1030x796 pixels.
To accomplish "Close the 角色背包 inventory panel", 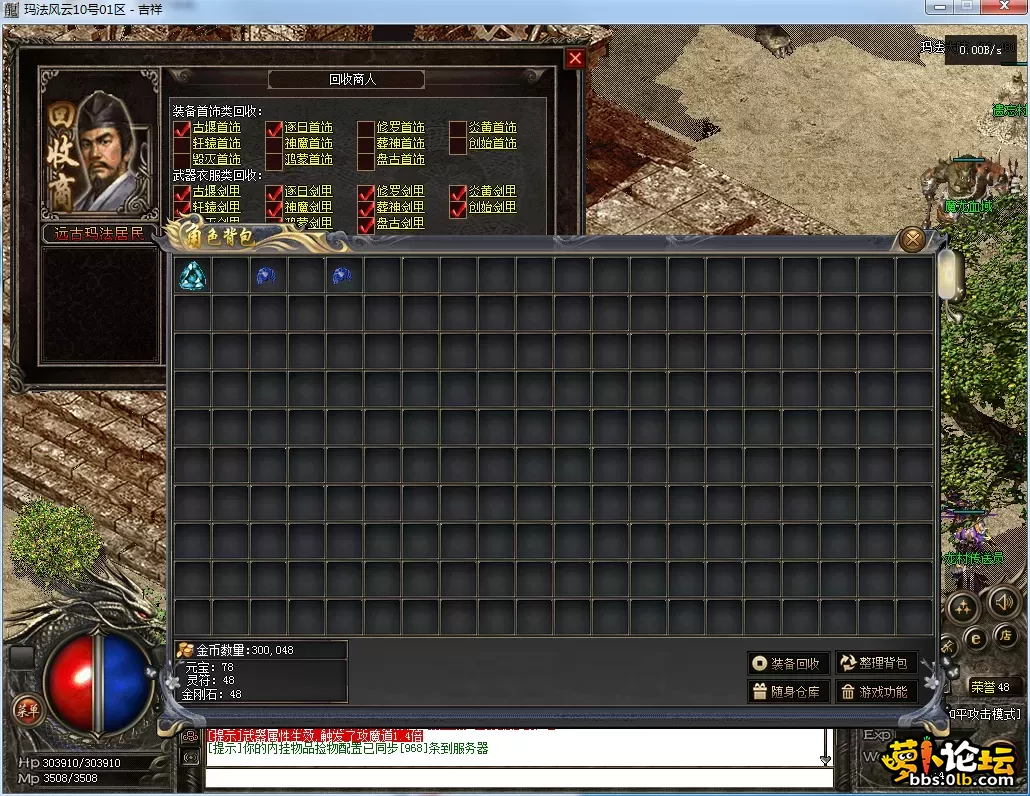I will [912, 239].
